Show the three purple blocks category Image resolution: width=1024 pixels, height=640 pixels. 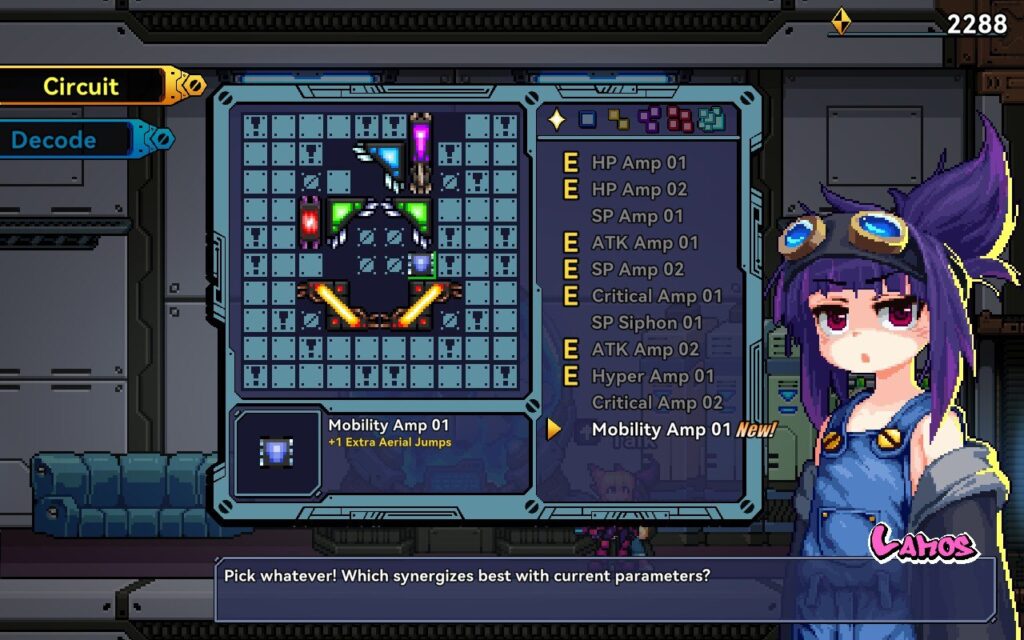click(650, 120)
